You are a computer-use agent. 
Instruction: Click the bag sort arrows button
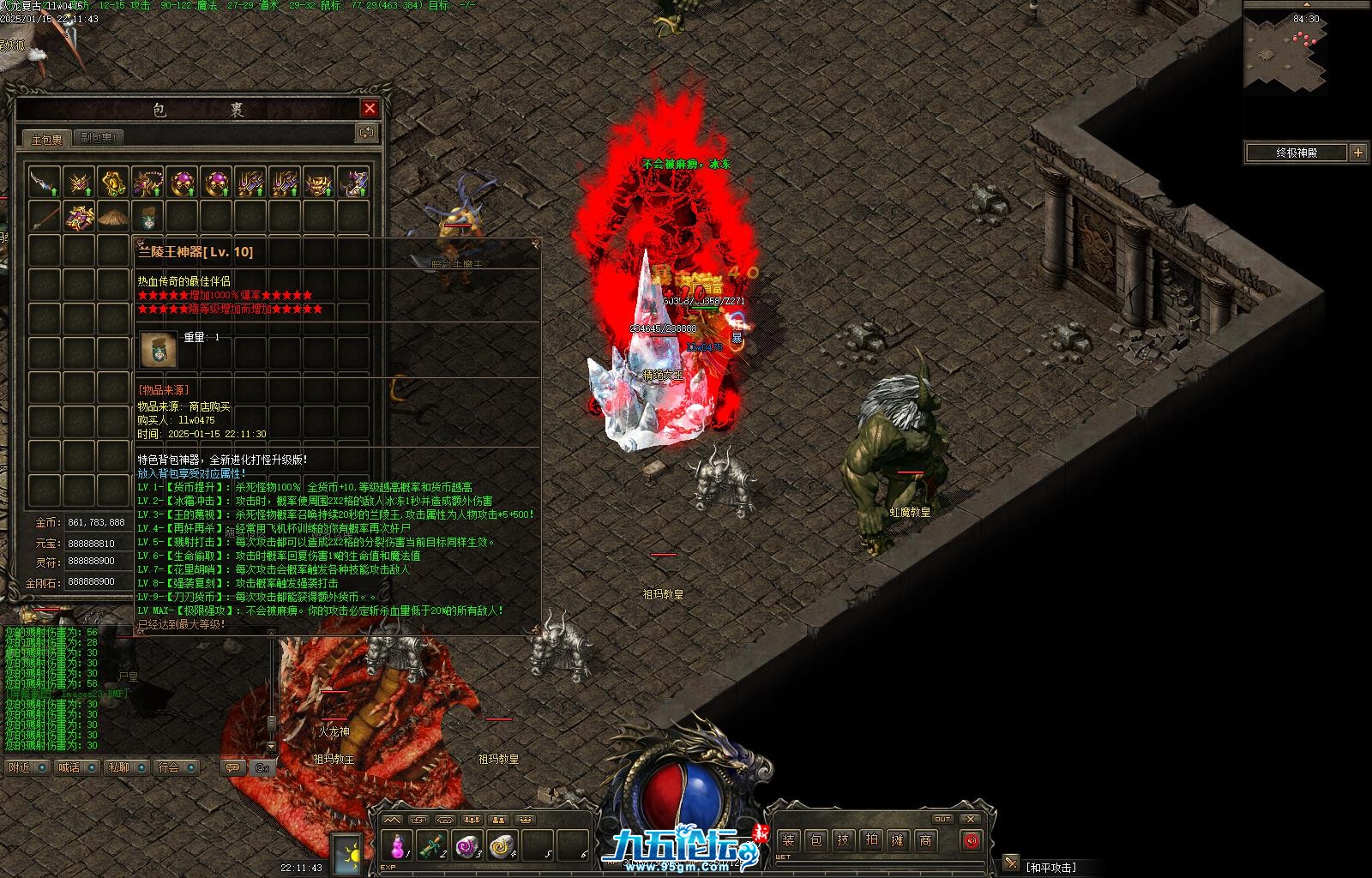coord(366,133)
